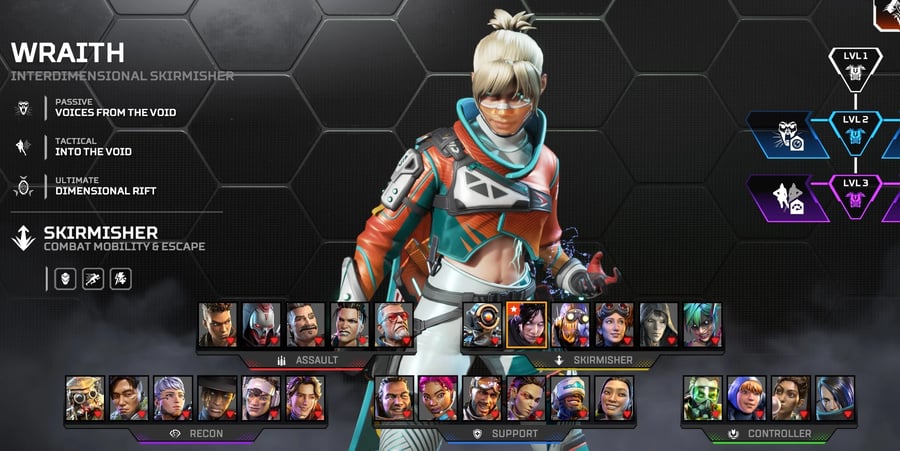Select Bangalore in the Assault row
Image resolution: width=900 pixels, height=451 pixels.
218,325
